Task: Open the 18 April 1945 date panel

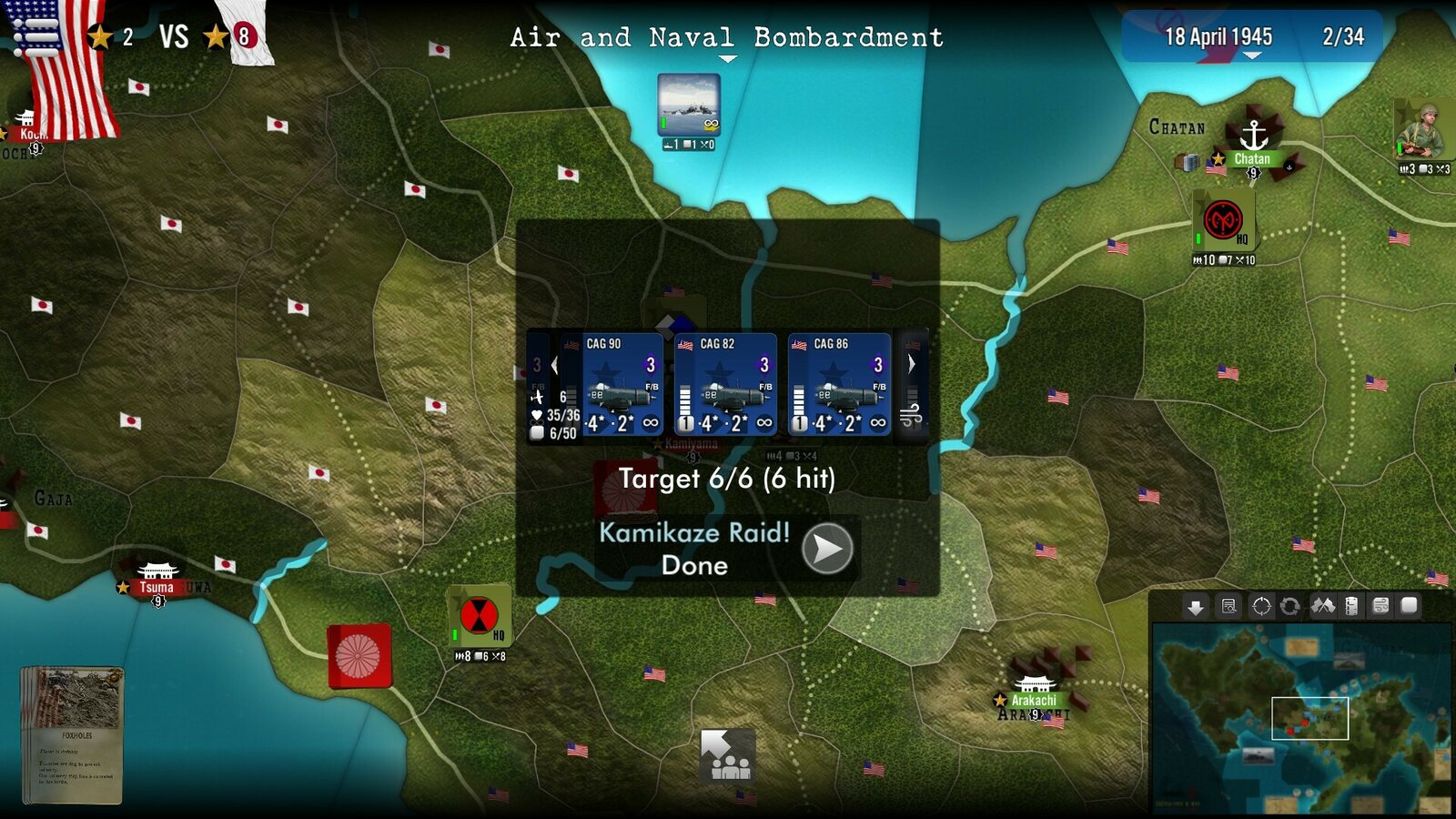Action: pos(1218,37)
